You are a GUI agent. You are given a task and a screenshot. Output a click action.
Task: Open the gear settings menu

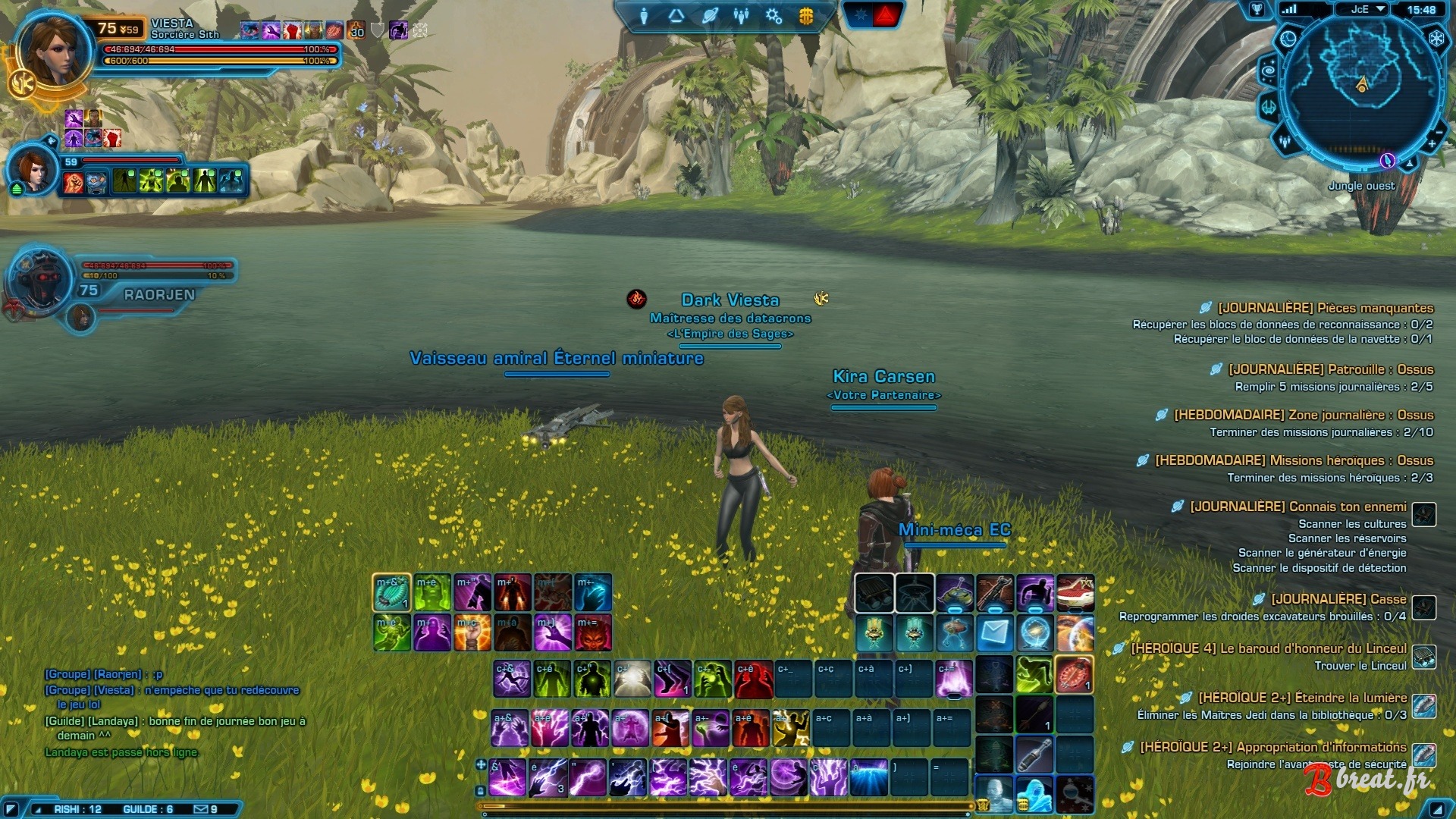point(773,16)
